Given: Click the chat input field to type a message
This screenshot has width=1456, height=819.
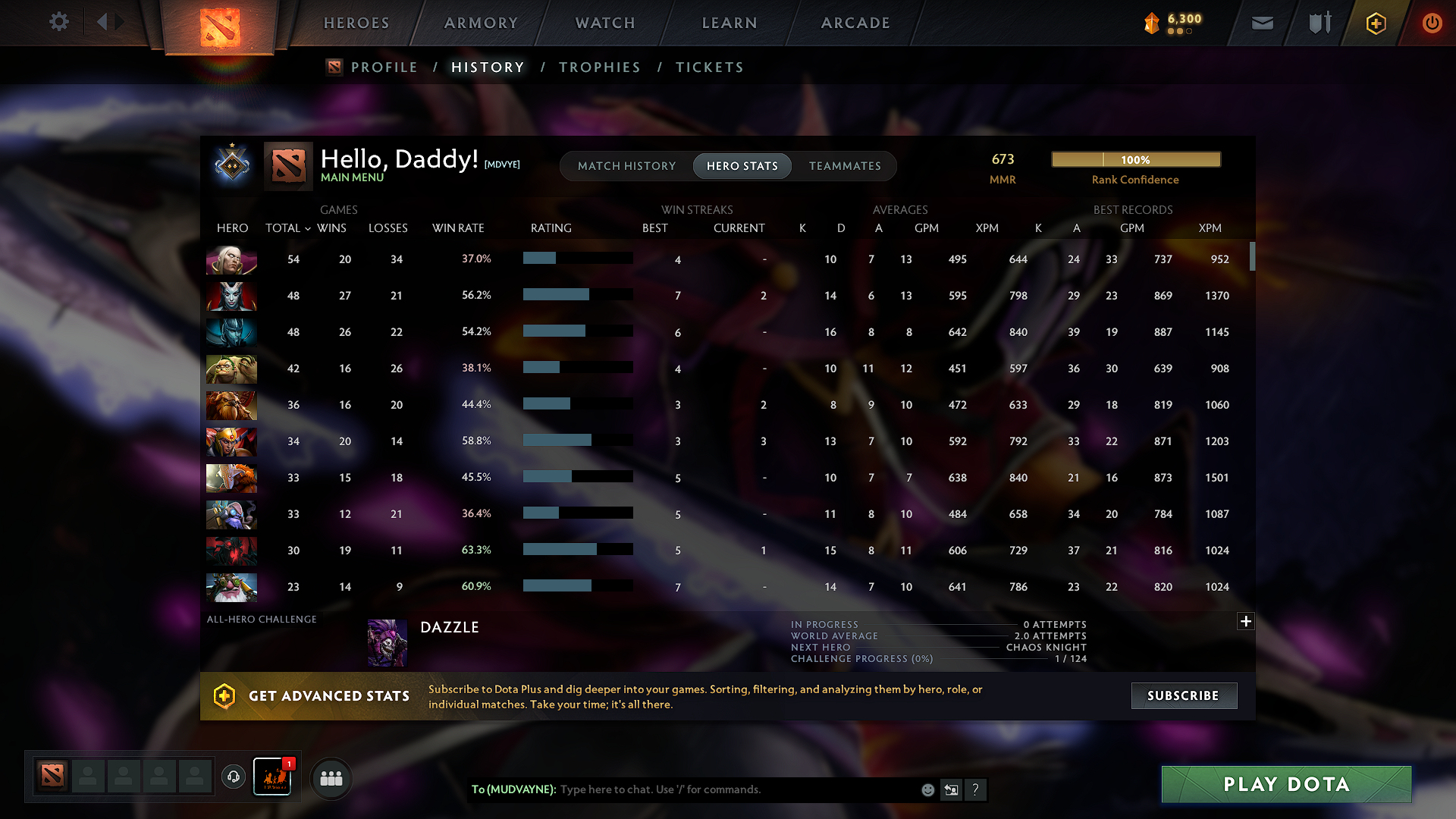Looking at the screenshot, I should [720, 789].
